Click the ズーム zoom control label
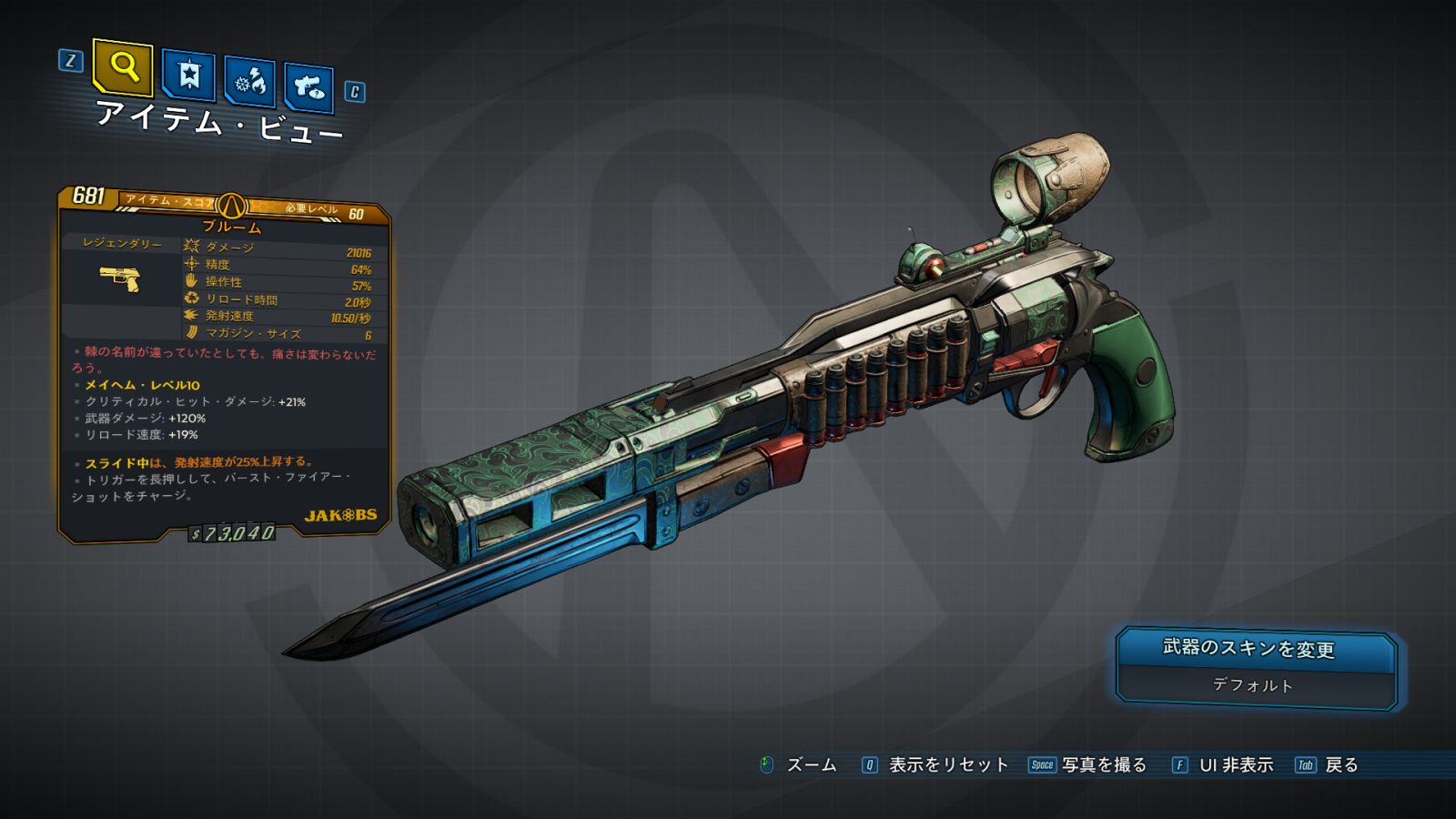 point(811,765)
